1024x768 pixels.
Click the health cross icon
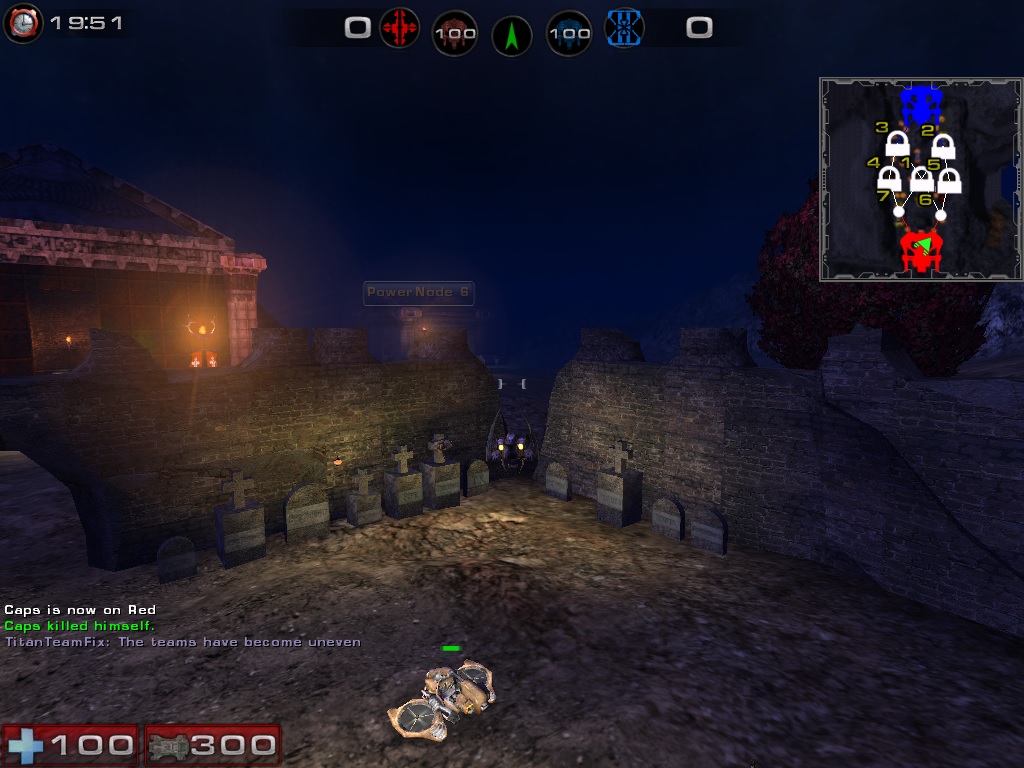23,745
